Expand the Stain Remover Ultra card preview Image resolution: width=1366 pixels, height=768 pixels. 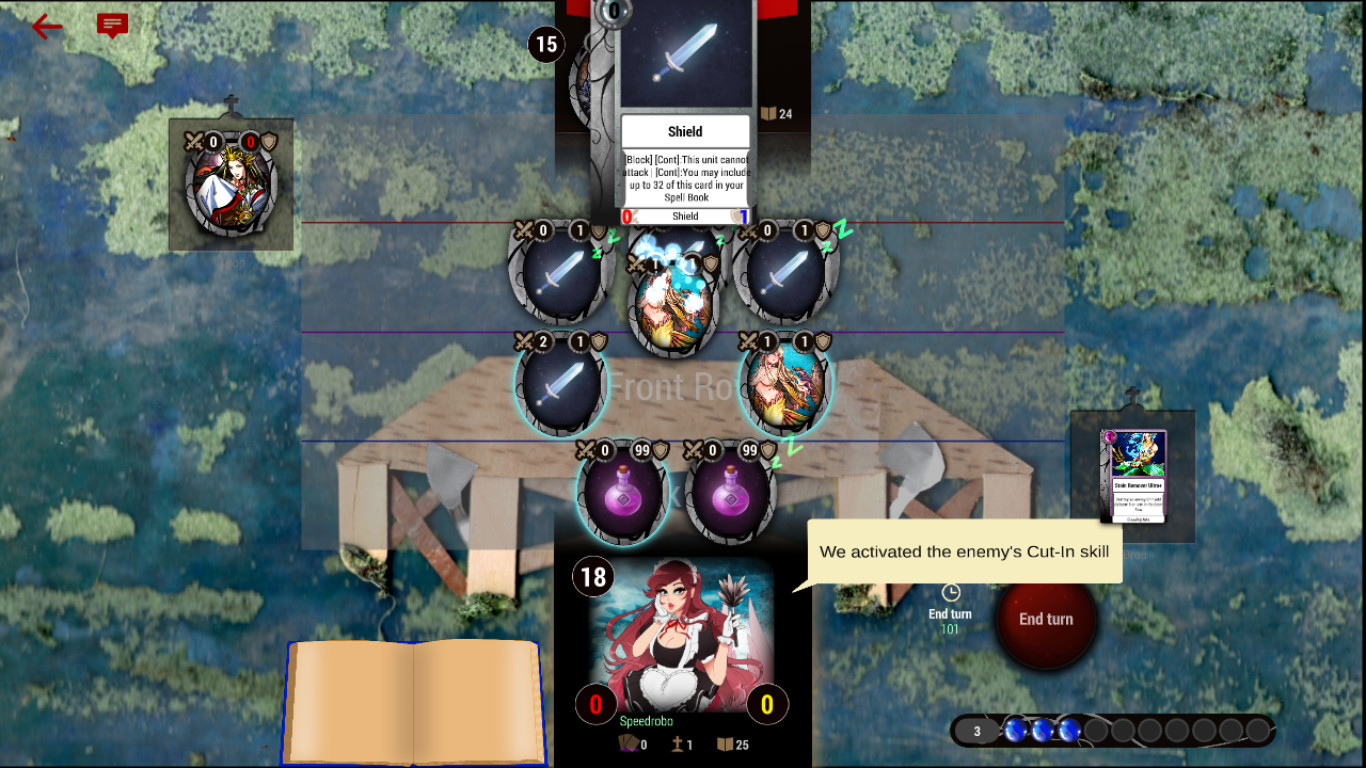point(1140,478)
